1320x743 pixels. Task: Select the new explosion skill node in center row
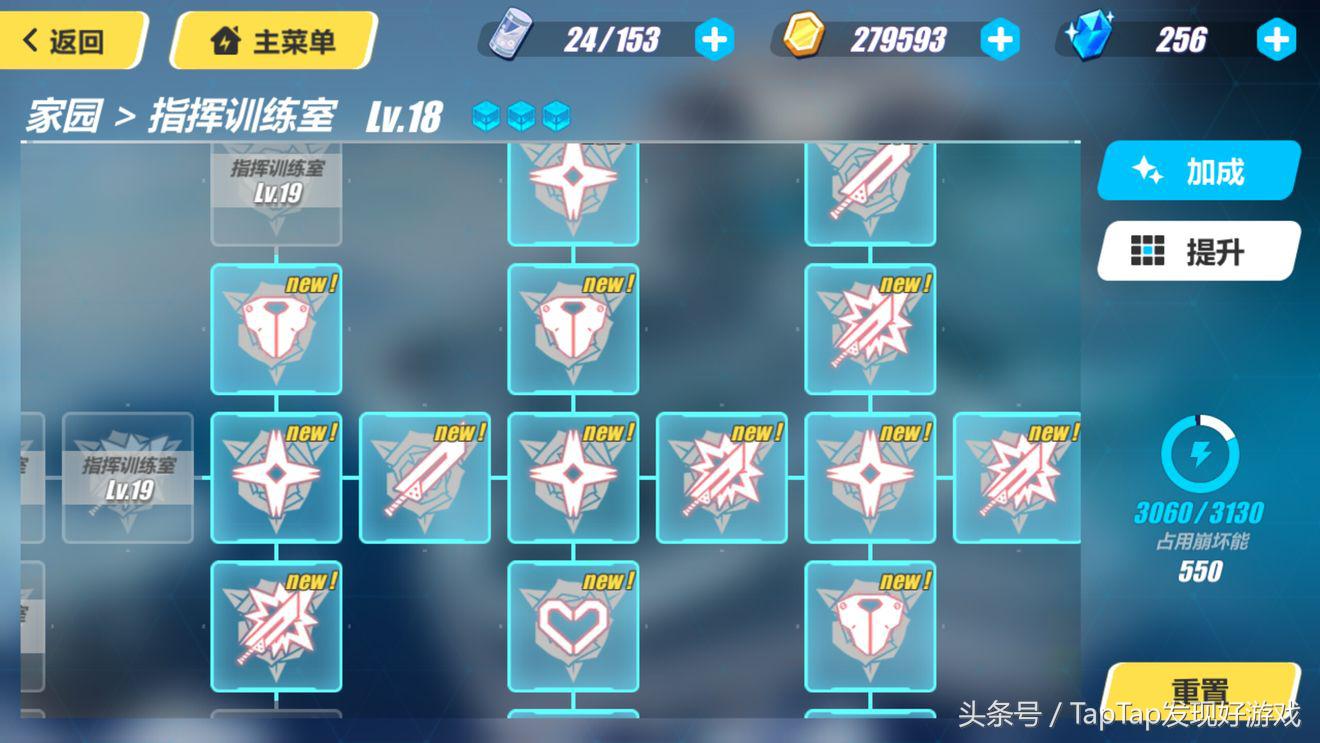click(x=722, y=477)
